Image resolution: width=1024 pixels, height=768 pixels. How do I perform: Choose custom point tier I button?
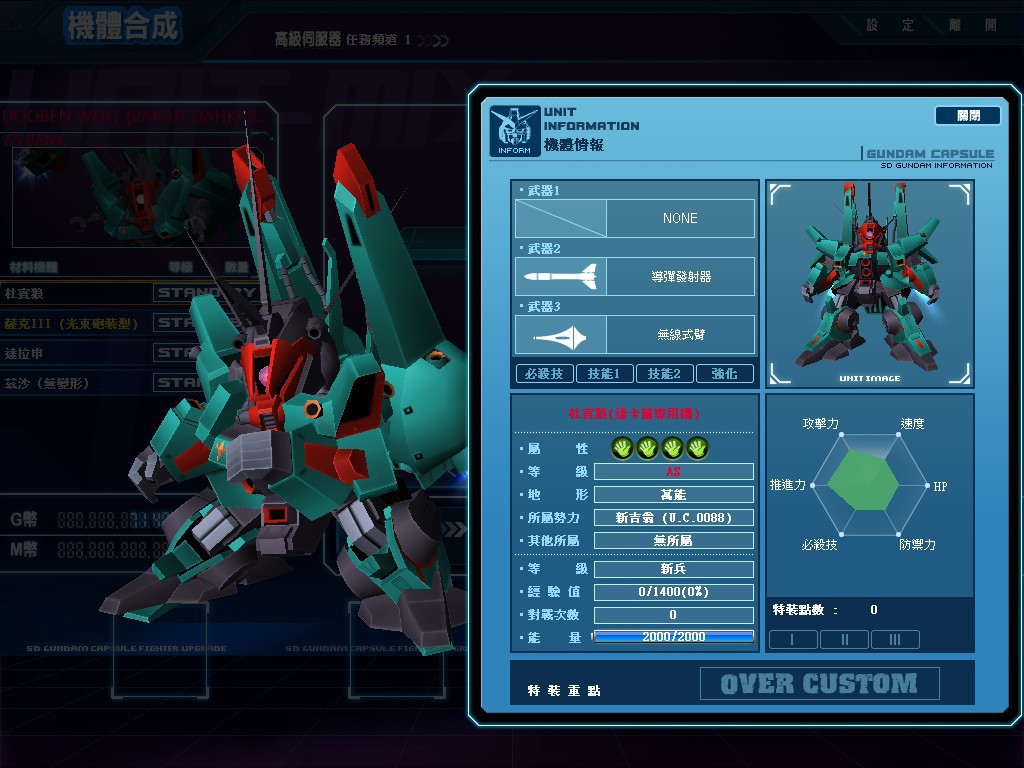point(792,640)
